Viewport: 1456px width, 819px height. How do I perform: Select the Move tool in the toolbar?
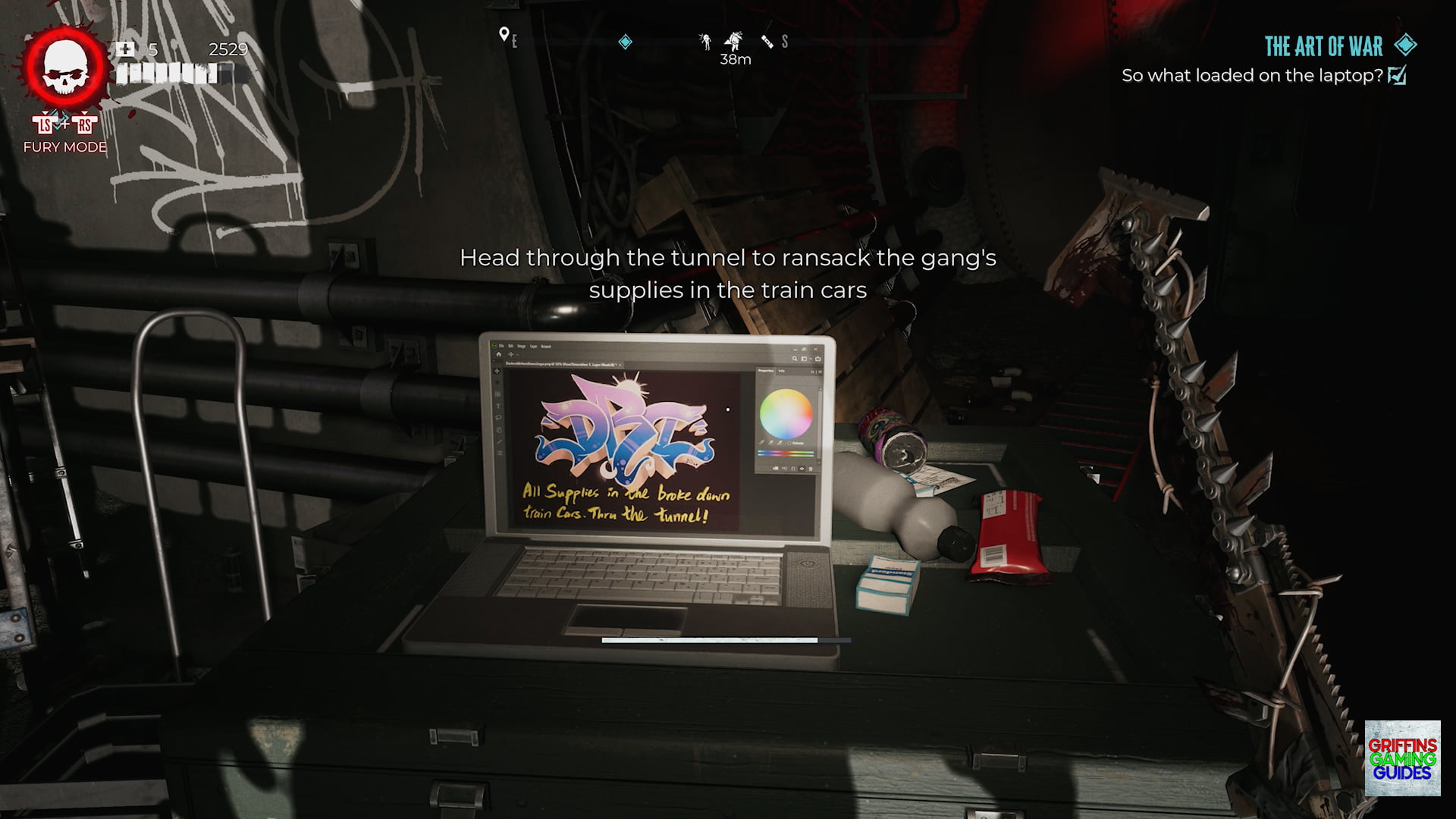[497, 371]
